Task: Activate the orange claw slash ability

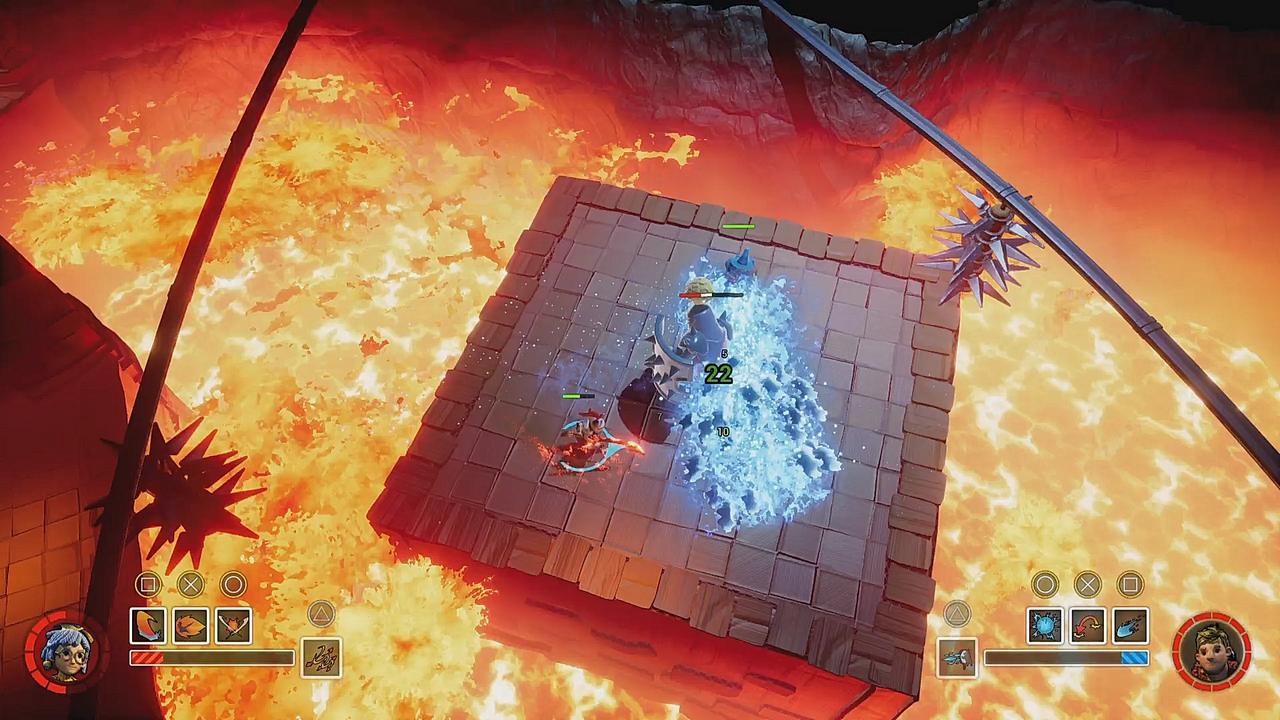Action: point(148,626)
